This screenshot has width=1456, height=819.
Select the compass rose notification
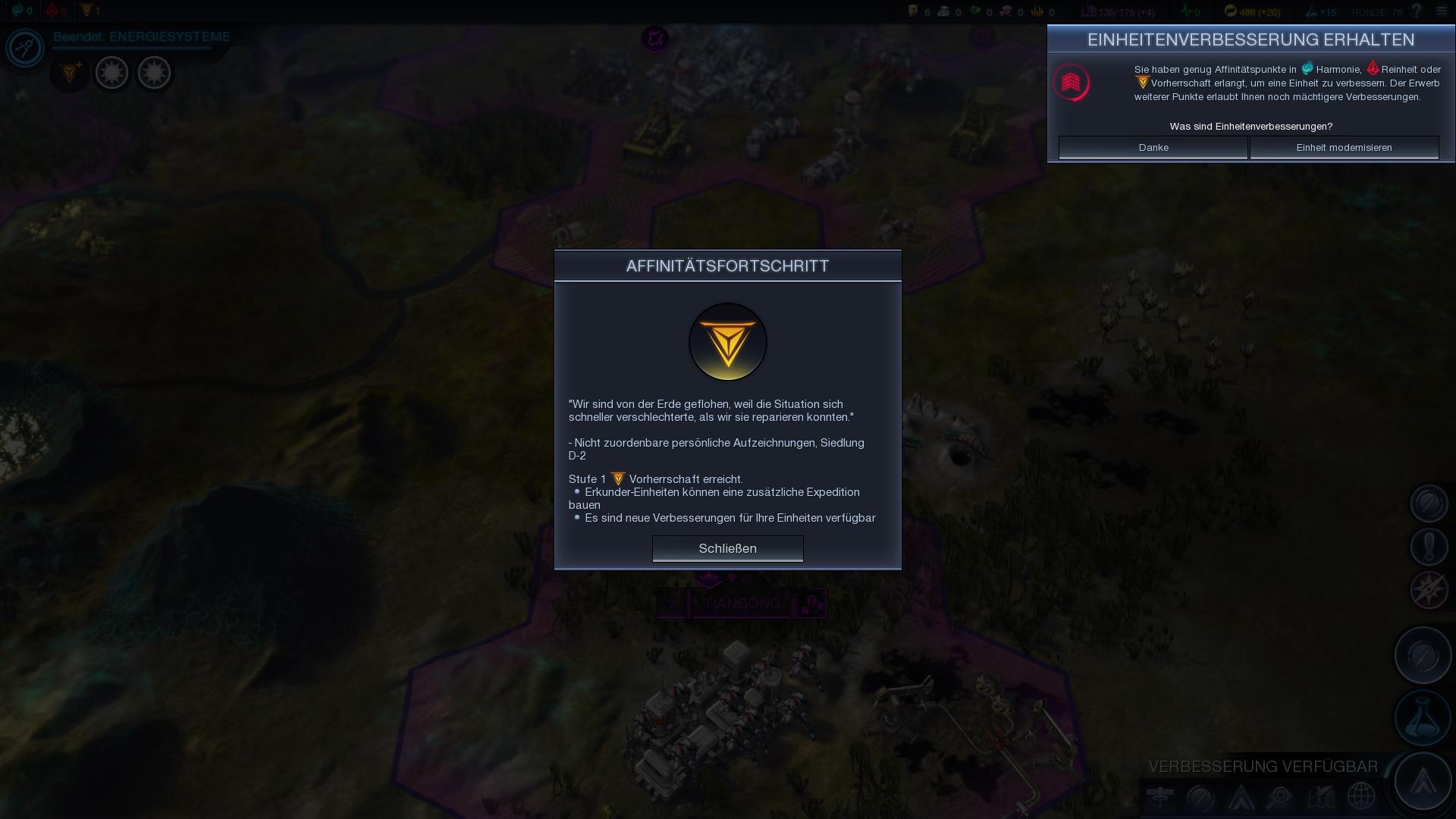pyautogui.click(x=1429, y=590)
